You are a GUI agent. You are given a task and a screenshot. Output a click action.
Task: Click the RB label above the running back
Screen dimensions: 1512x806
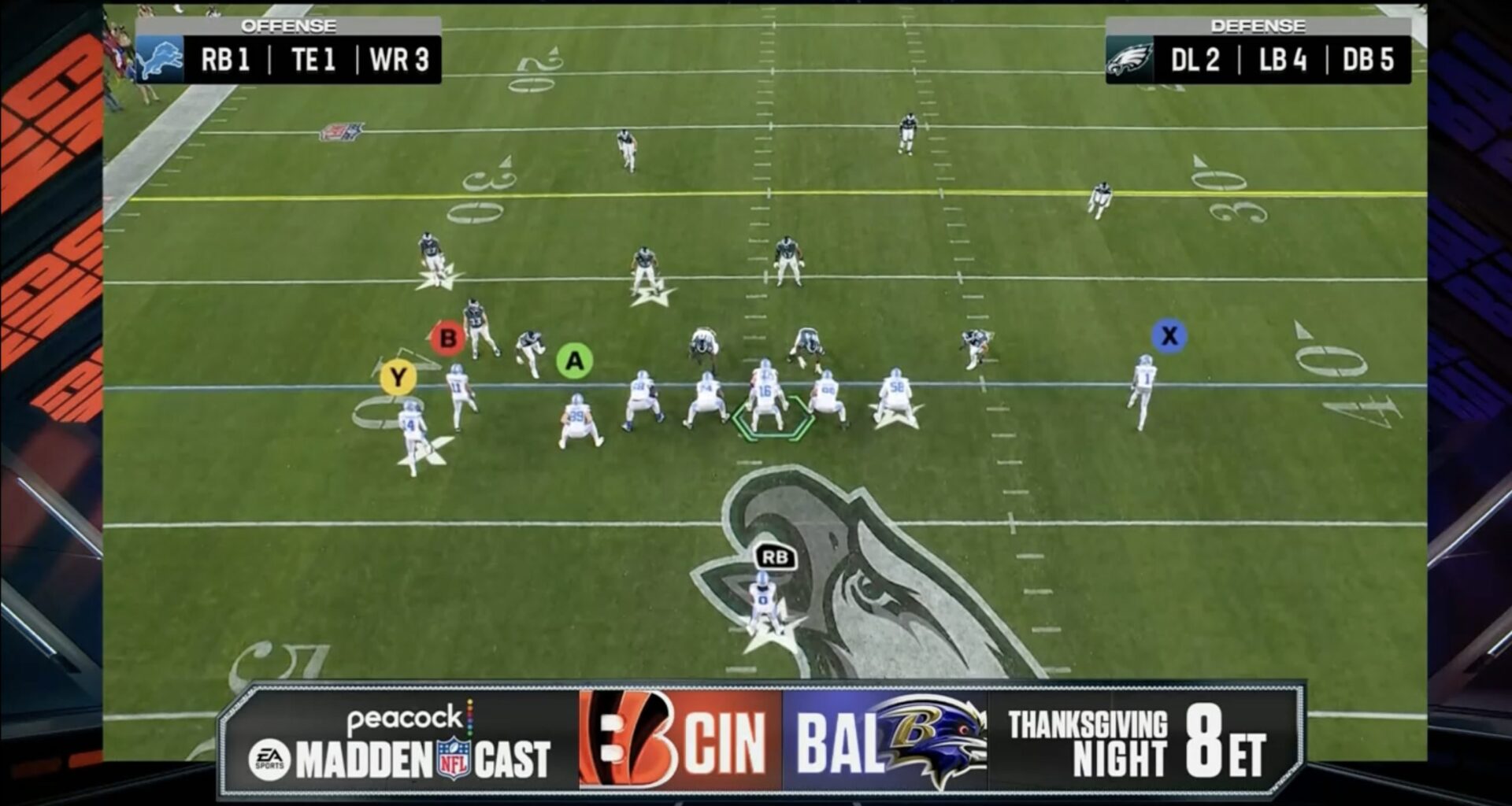[775, 557]
